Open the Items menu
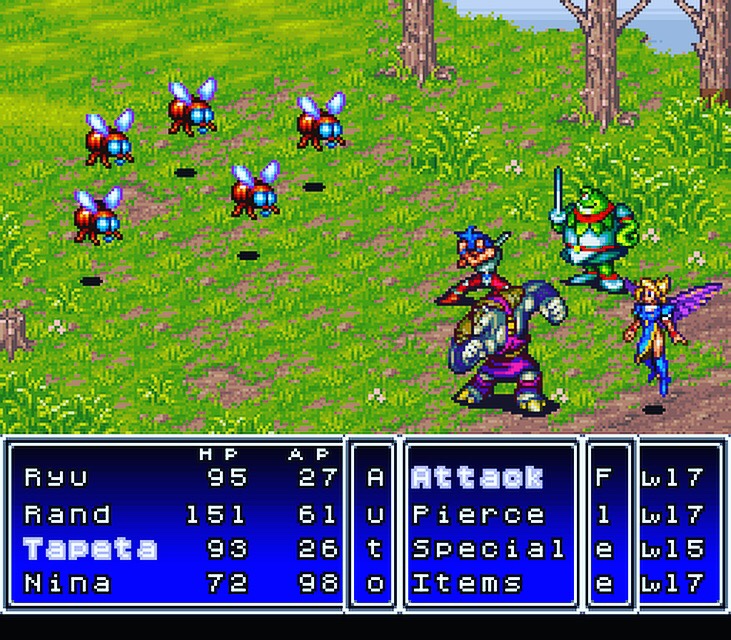Screen dimensions: 731x640 467,583
